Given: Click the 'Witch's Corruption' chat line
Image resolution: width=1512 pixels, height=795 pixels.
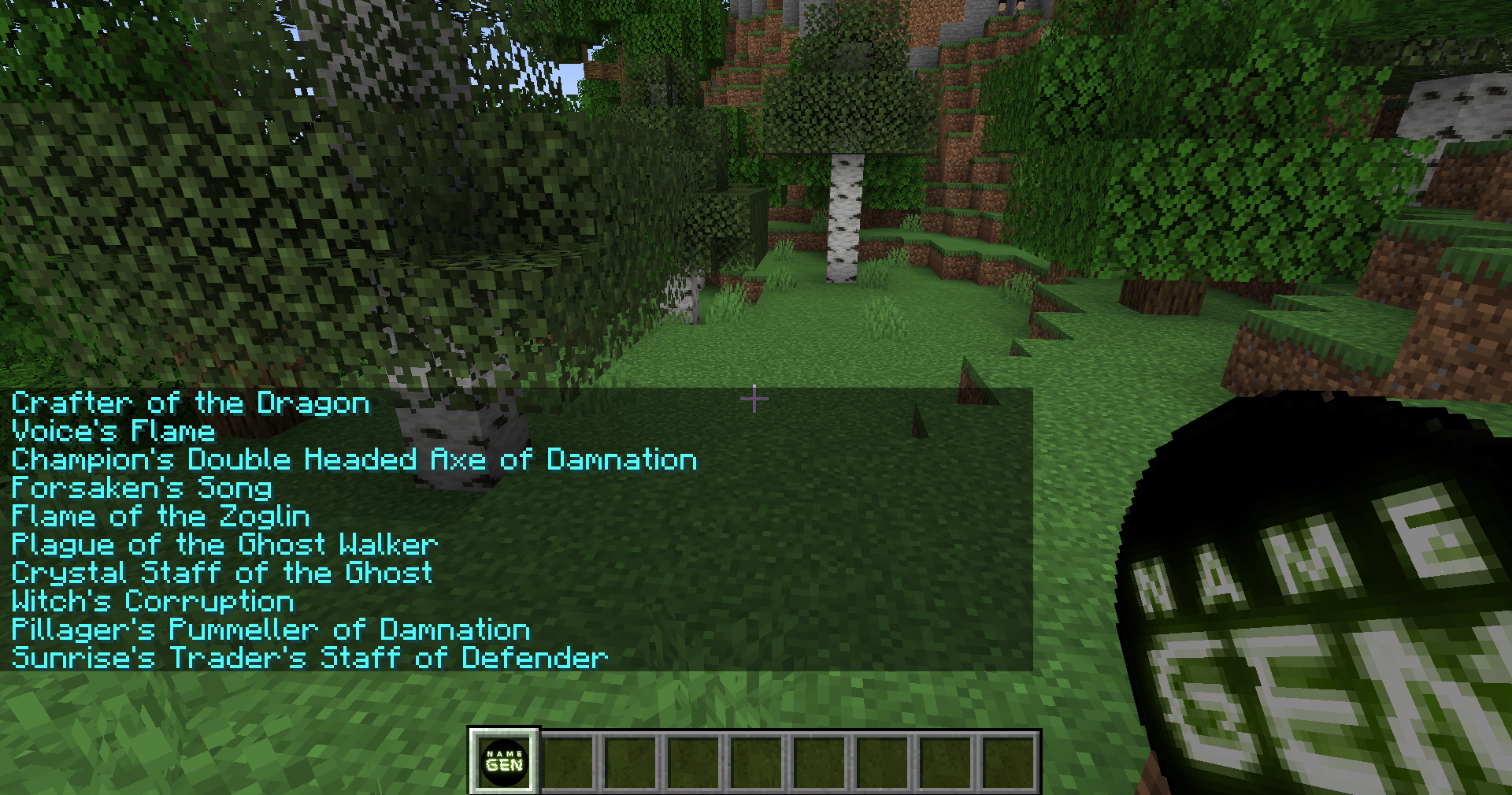Looking at the screenshot, I should tap(152, 601).
